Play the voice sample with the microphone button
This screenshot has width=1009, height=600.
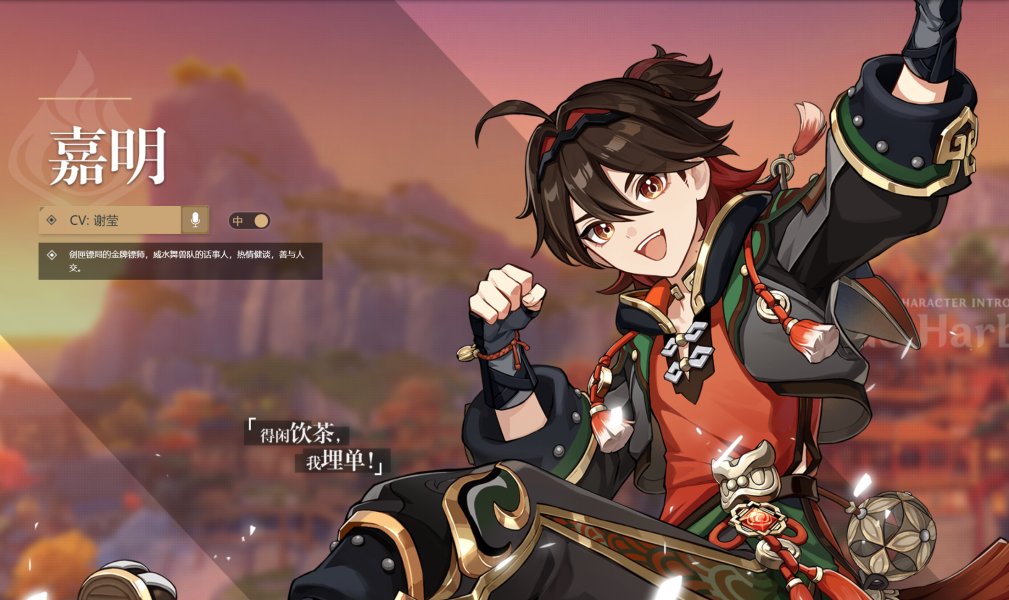point(195,220)
